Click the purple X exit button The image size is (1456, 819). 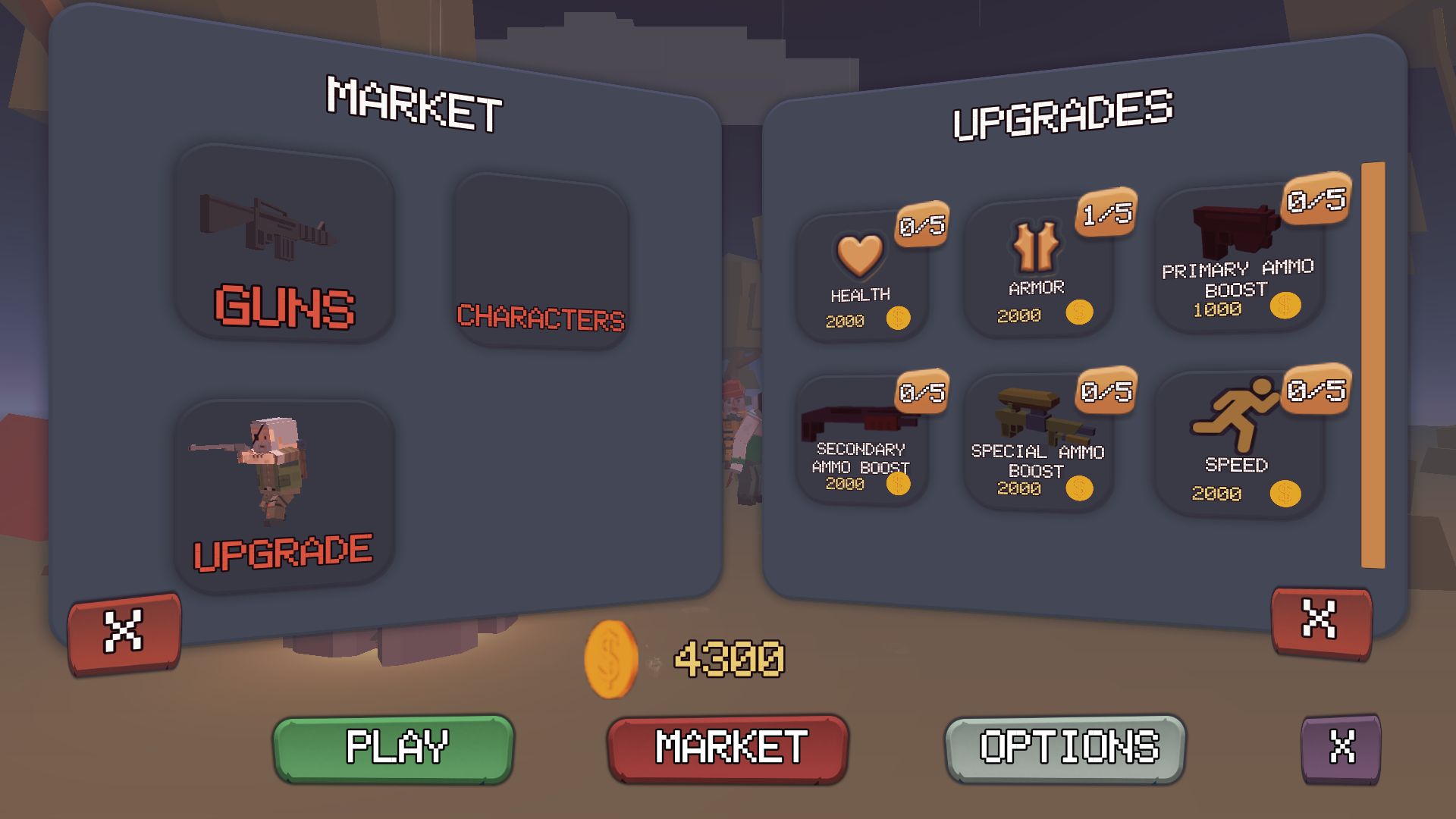[x=1341, y=748]
